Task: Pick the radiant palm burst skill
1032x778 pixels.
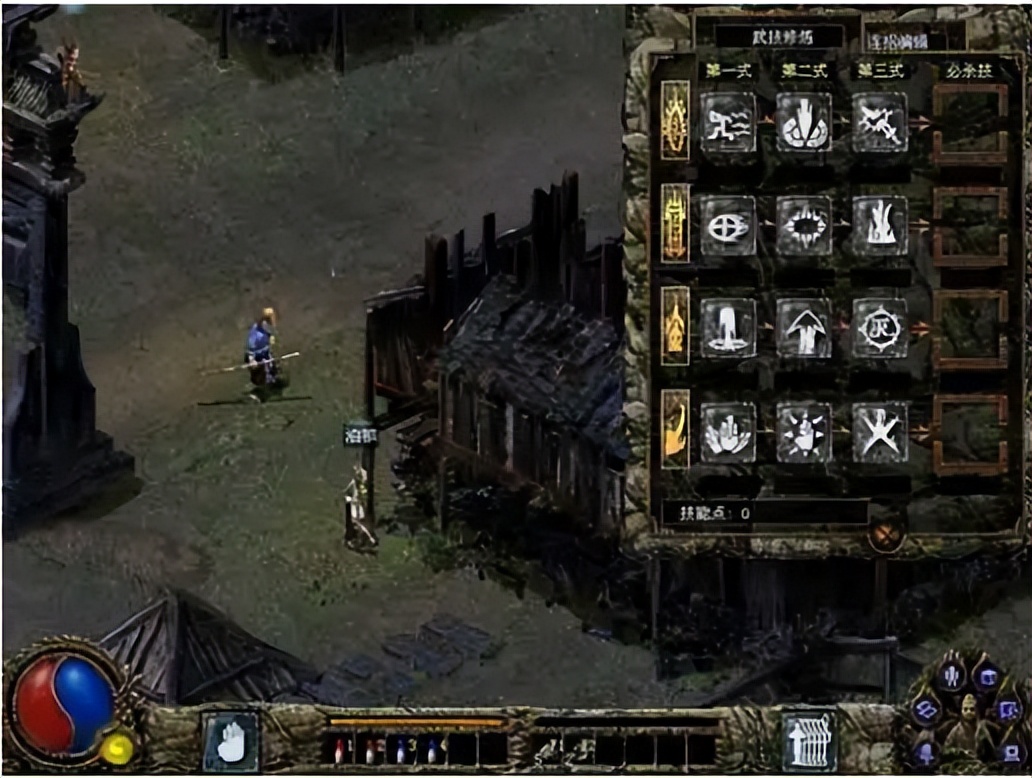Action: tap(804, 432)
